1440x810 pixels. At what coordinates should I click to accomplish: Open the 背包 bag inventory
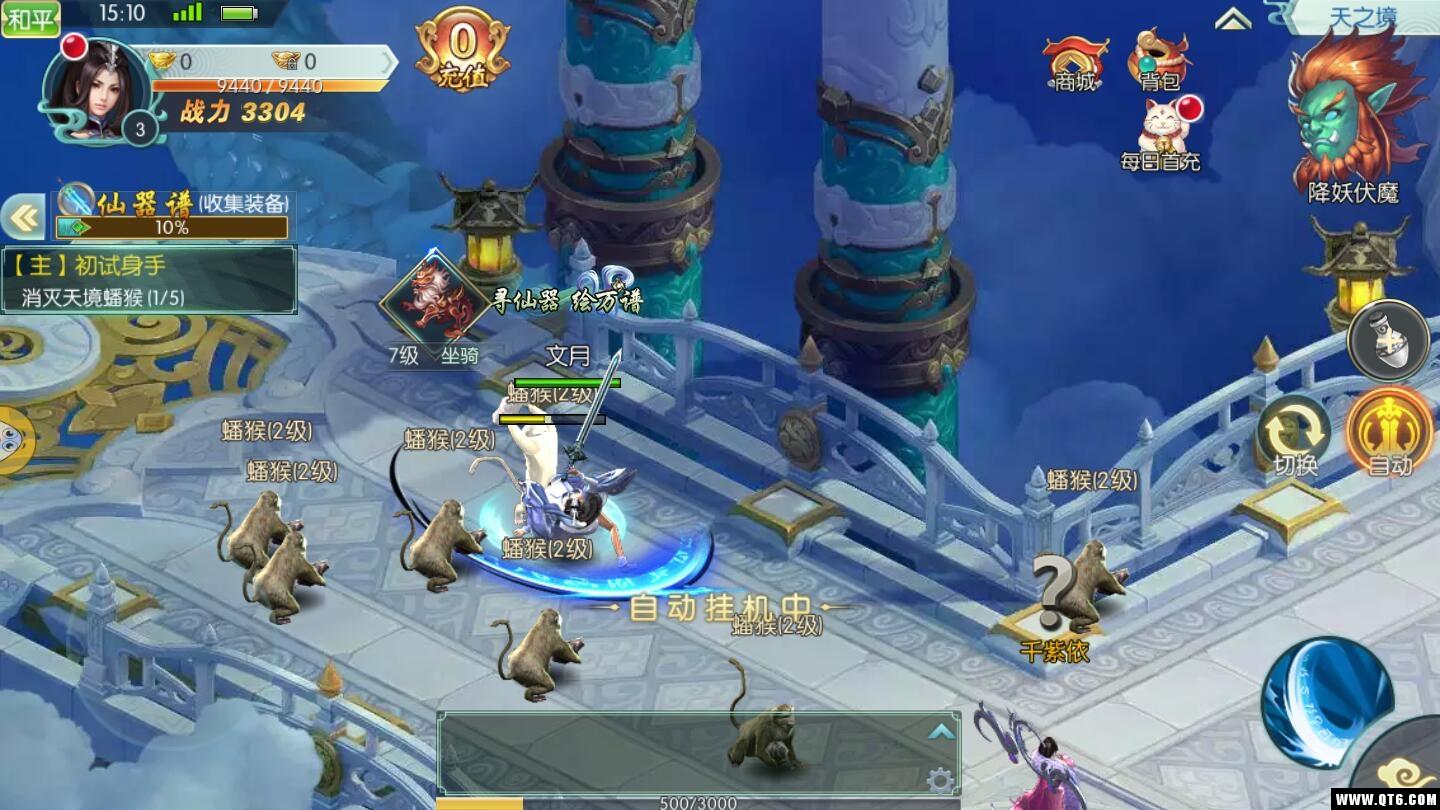1160,62
